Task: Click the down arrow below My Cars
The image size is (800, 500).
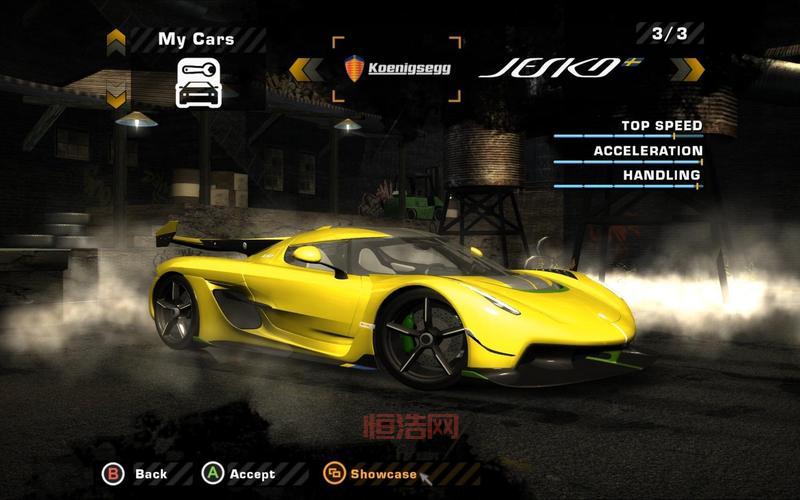Action: 116,98
